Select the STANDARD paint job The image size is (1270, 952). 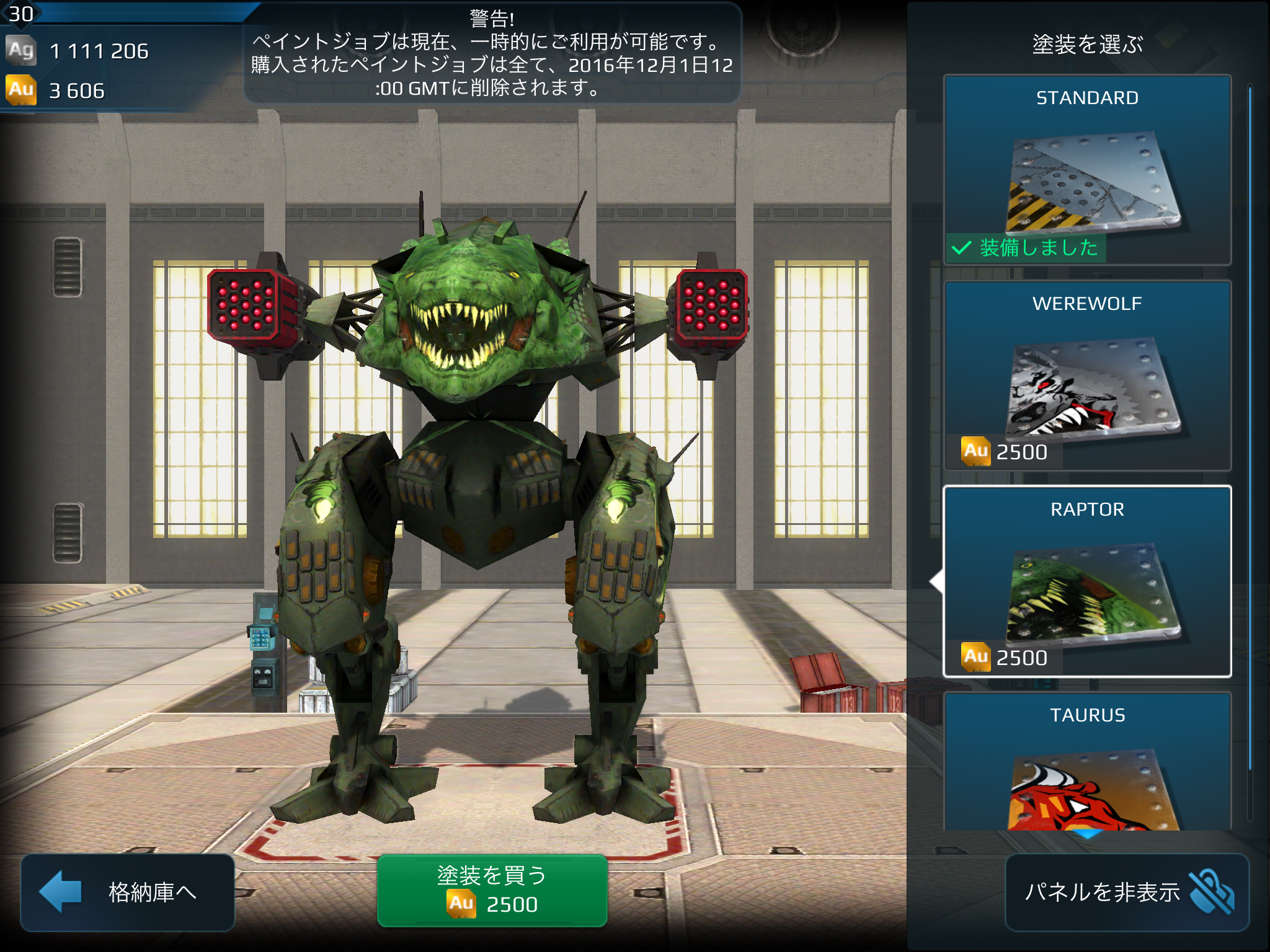[x=1087, y=170]
